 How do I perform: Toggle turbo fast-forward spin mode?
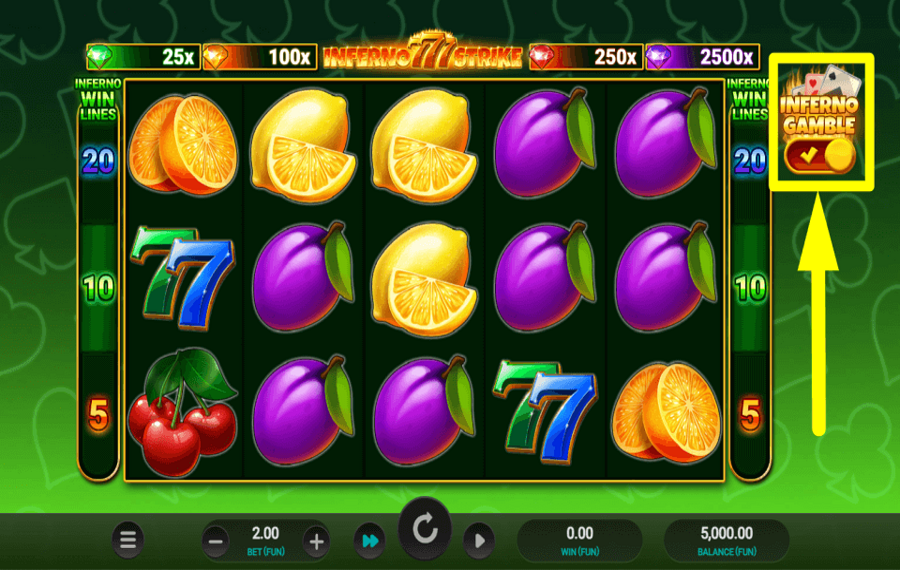coord(369,541)
